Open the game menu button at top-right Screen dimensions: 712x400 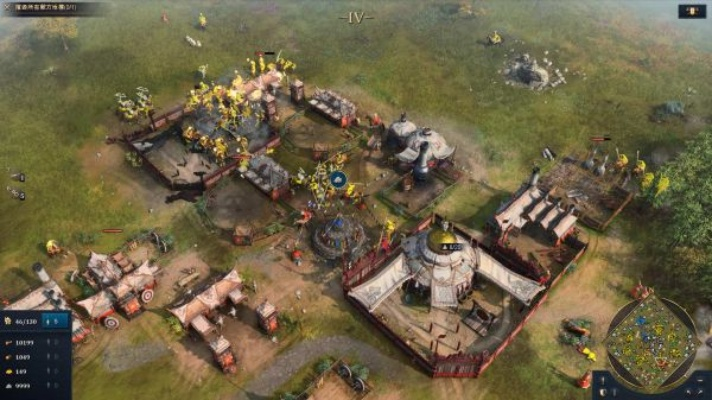(x=692, y=11)
